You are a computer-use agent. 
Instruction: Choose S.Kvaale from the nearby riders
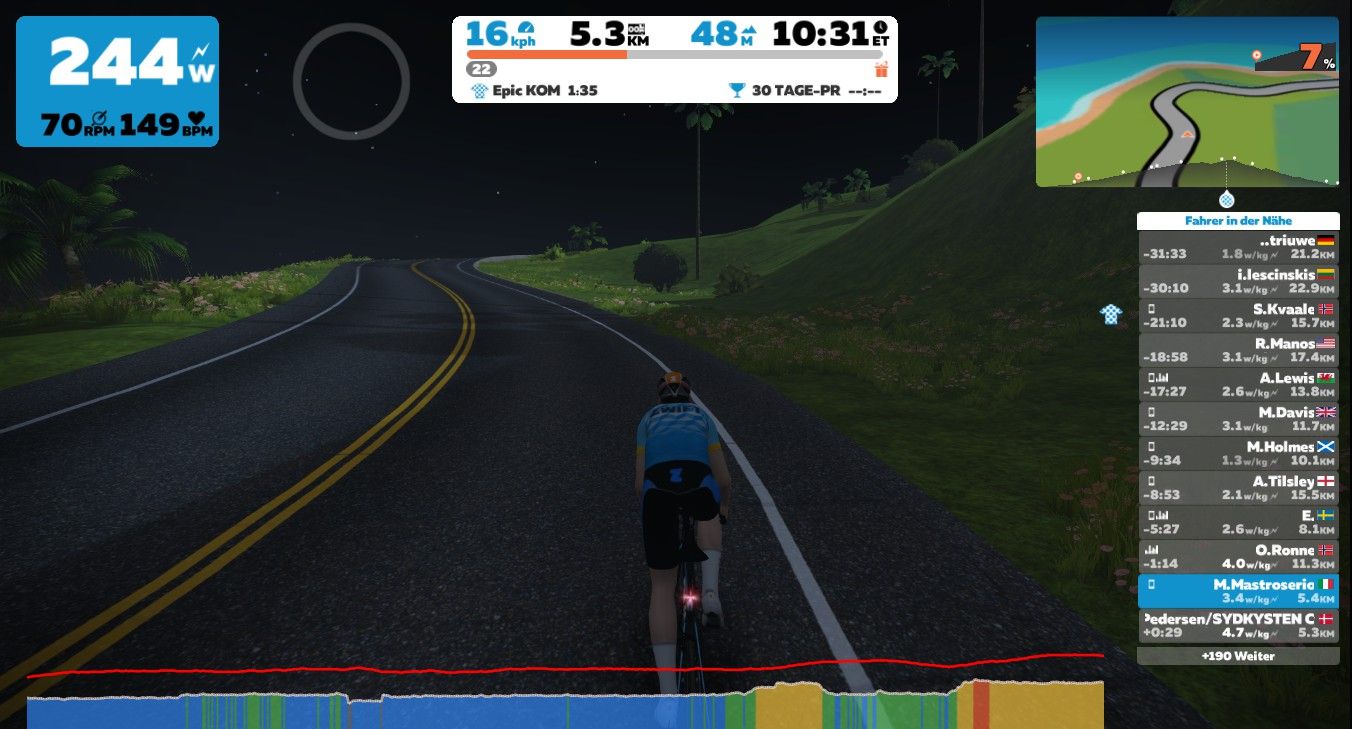pos(1238,316)
